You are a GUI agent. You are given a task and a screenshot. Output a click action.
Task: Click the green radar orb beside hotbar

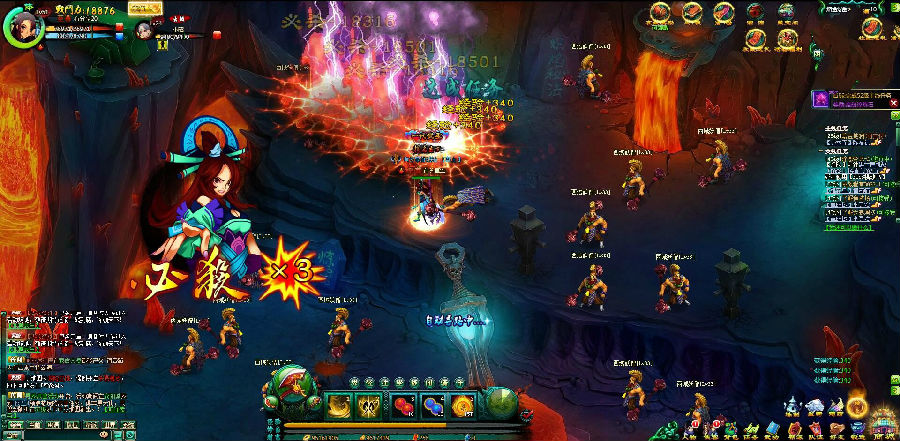(501, 403)
